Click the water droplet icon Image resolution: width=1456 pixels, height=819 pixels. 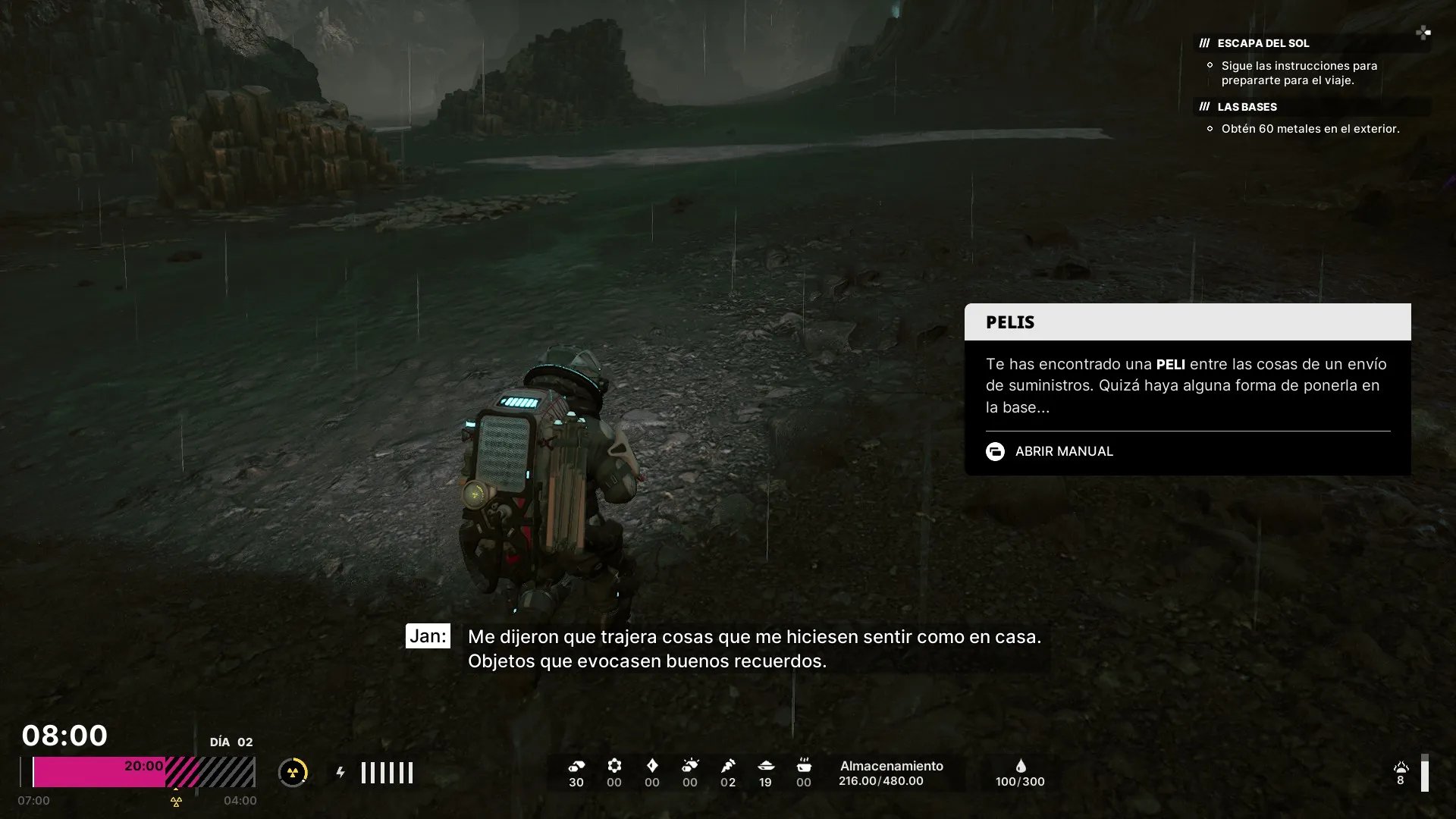(1021, 766)
